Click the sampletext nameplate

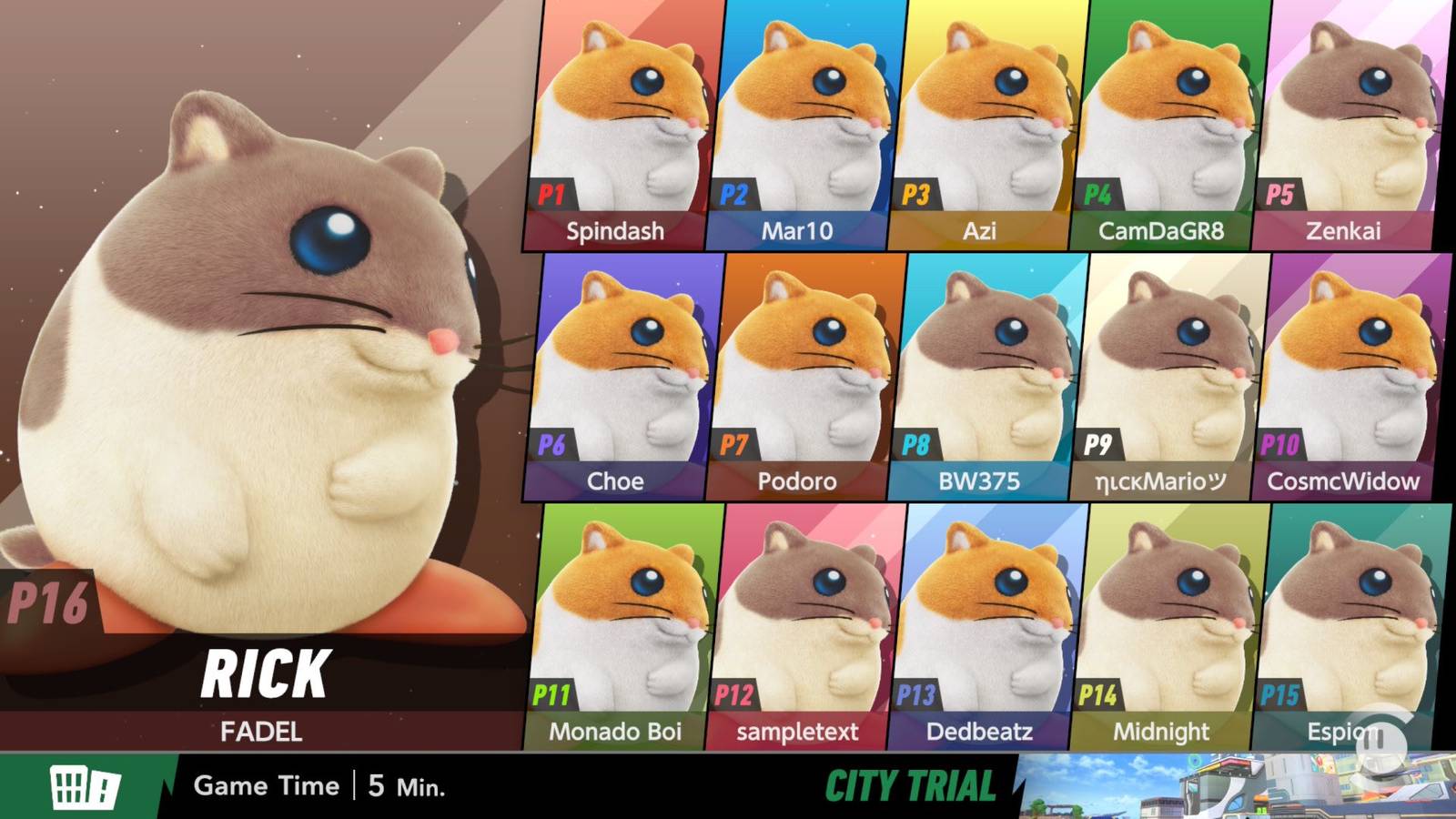point(798,731)
